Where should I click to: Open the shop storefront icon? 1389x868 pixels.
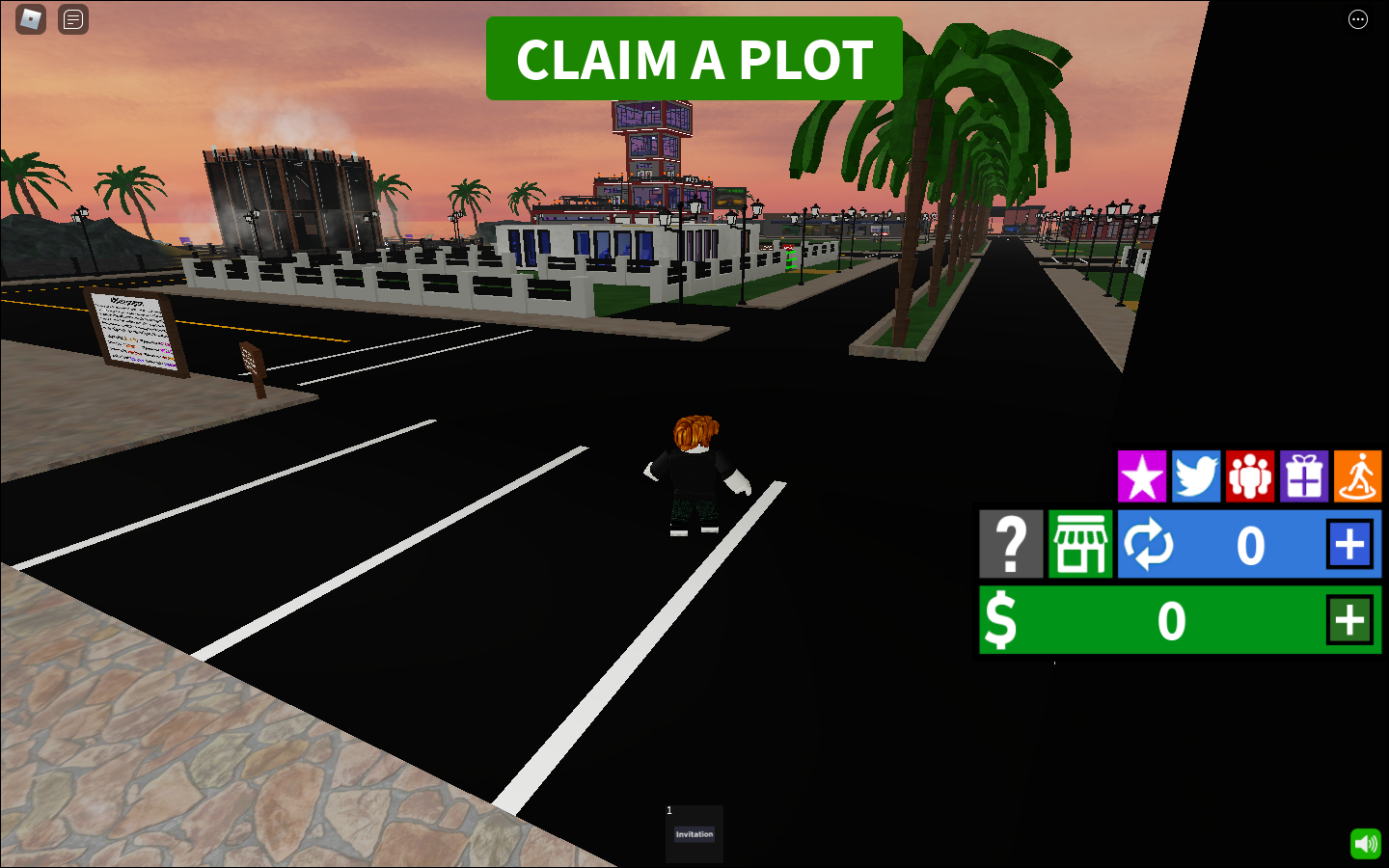[1079, 544]
